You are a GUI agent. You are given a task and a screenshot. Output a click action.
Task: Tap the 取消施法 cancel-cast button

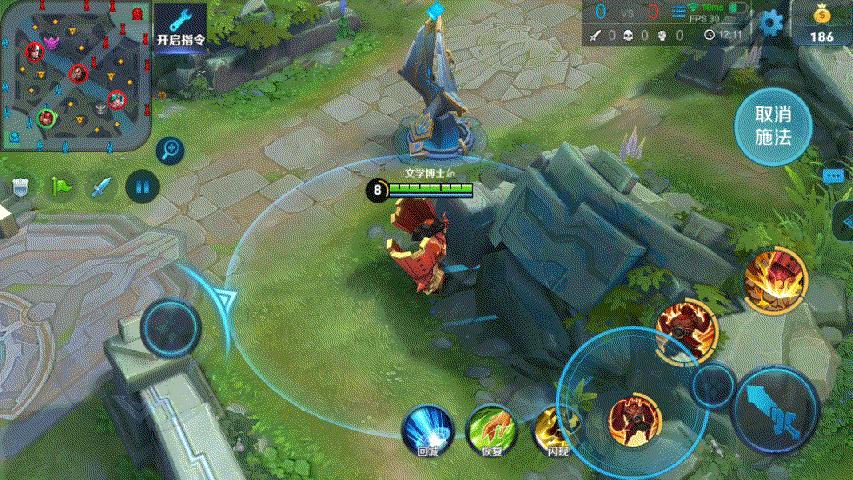[x=772, y=127]
